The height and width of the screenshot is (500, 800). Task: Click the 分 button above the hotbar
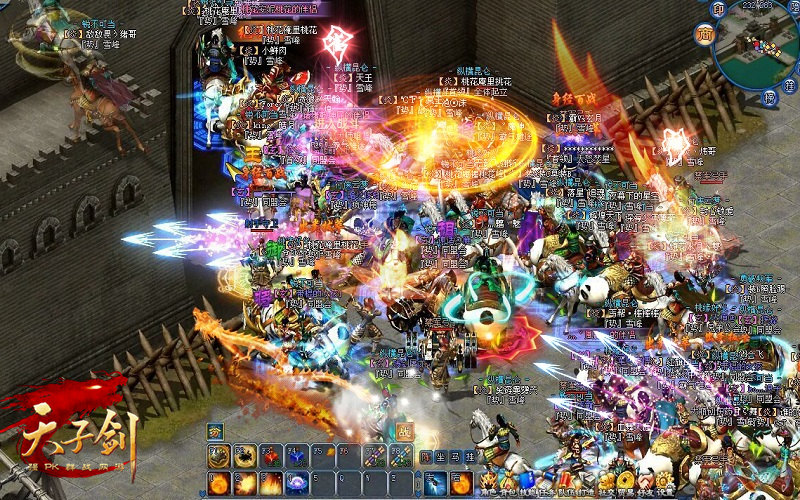tap(215, 432)
